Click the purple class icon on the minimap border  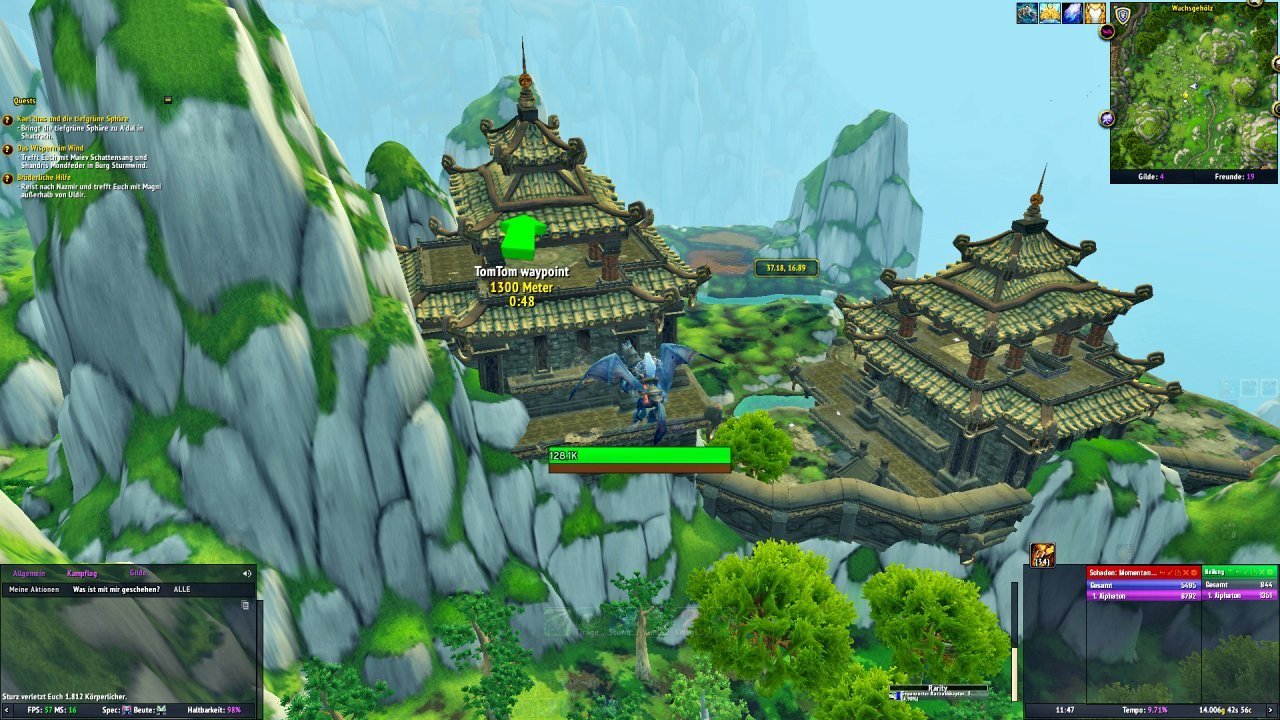1106,117
